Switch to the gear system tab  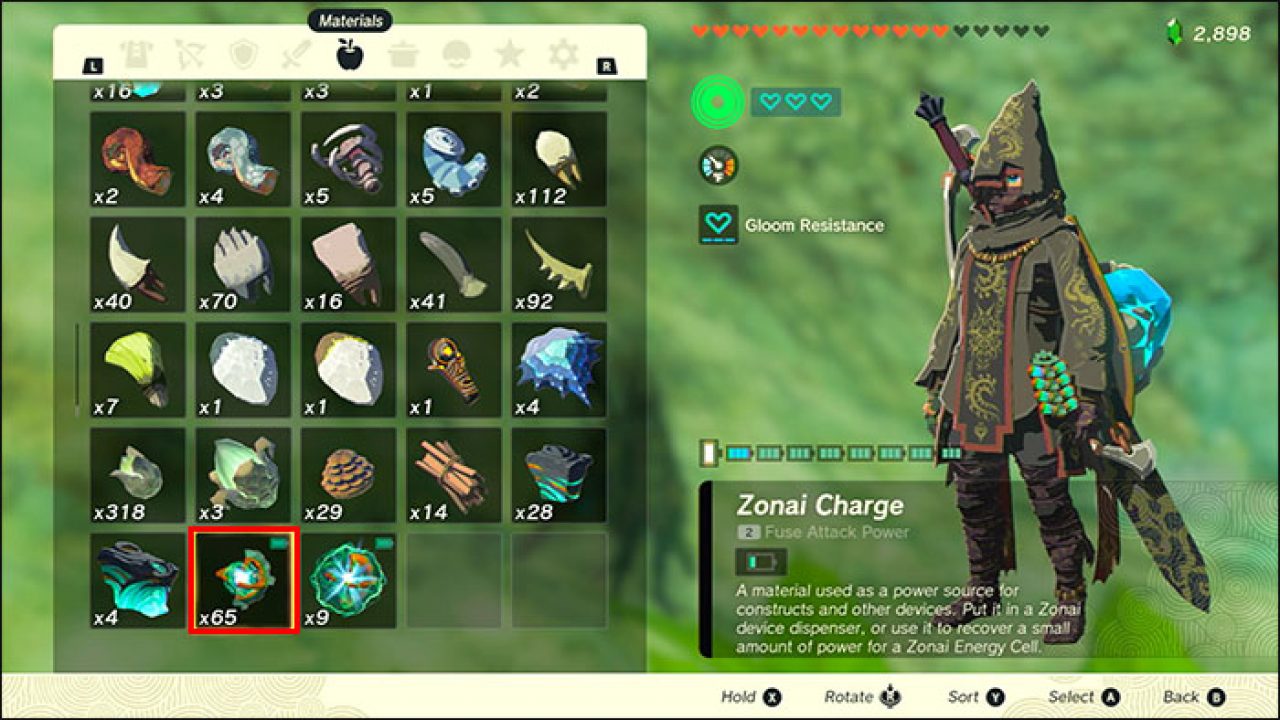click(x=564, y=54)
